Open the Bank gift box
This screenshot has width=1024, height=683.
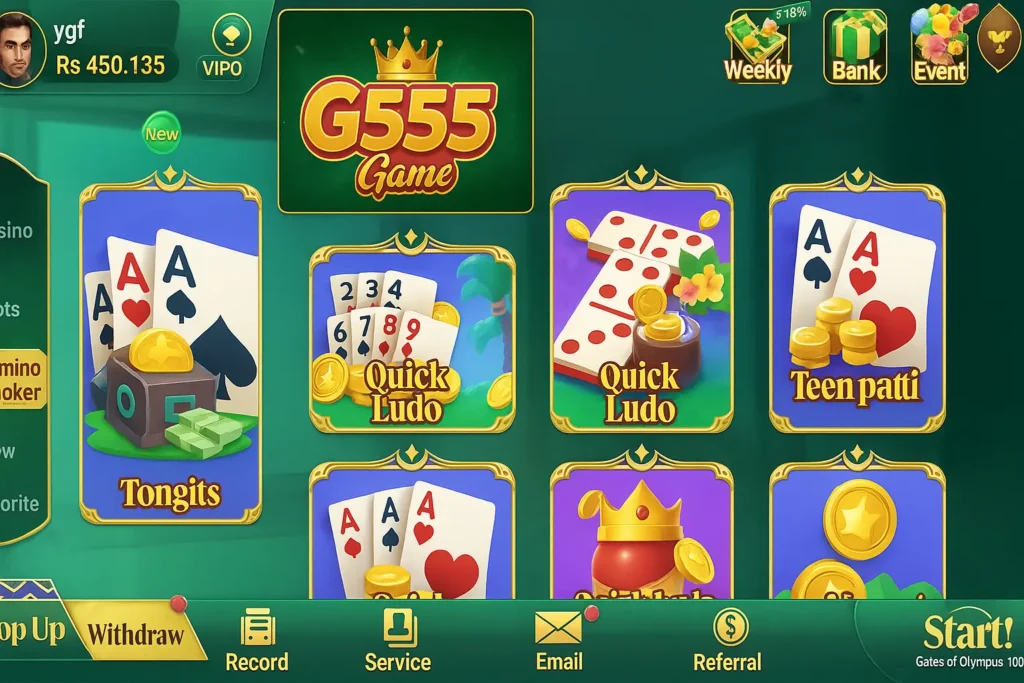pyautogui.click(x=855, y=46)
